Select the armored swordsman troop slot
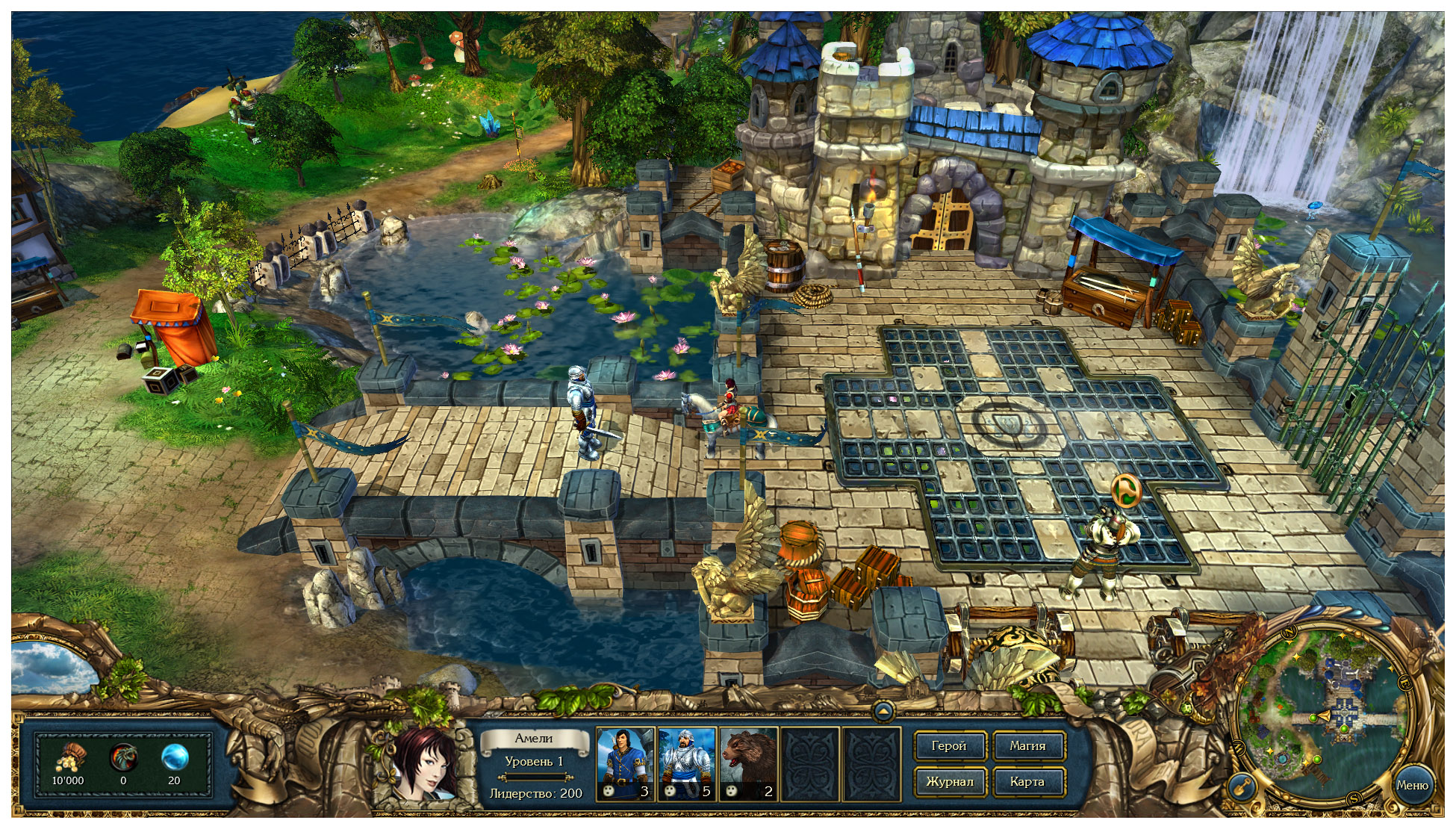This screenshot has height=829, width=1456. [x=687, y=763]
